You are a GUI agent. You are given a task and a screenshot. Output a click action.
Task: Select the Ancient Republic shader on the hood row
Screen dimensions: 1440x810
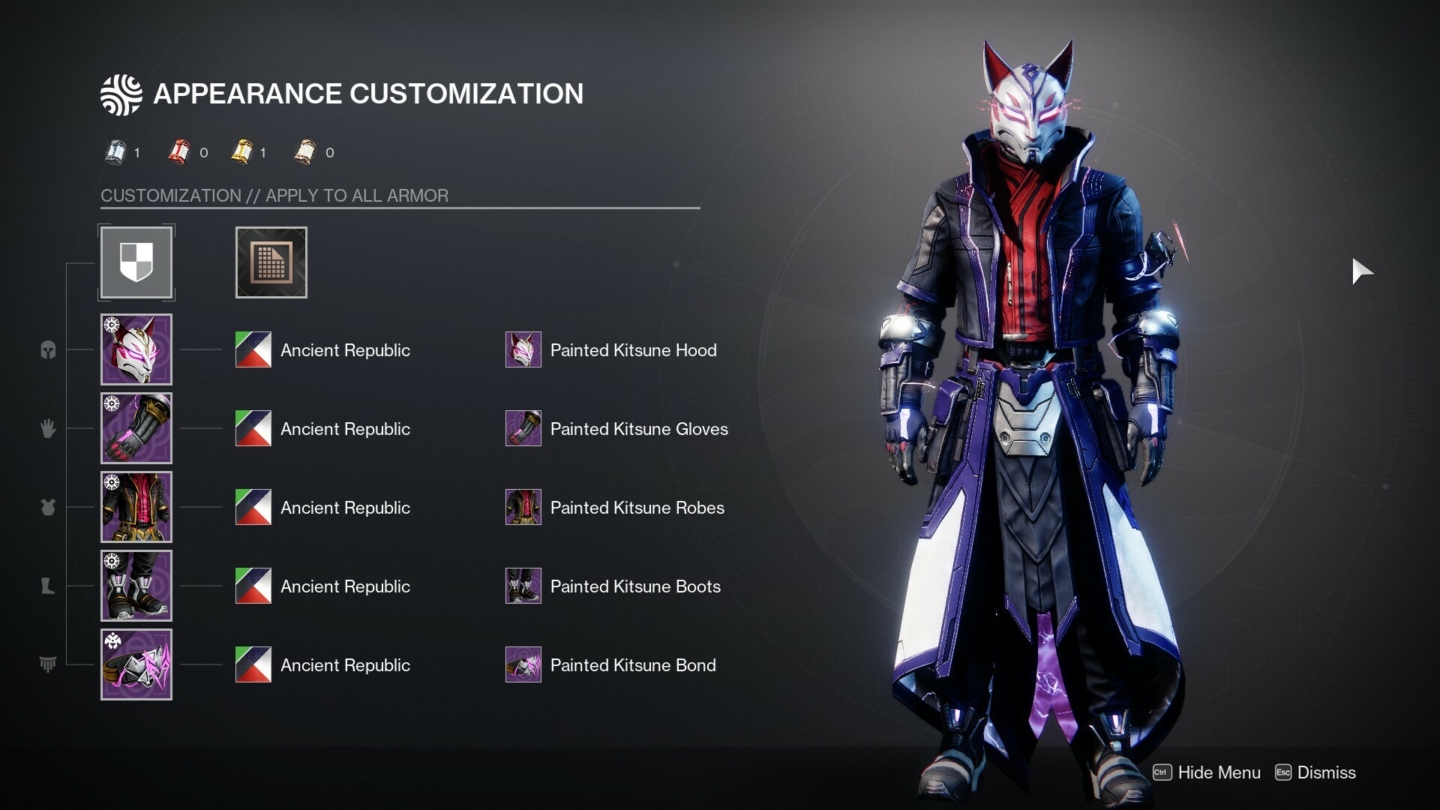click(x=252, y=350)
